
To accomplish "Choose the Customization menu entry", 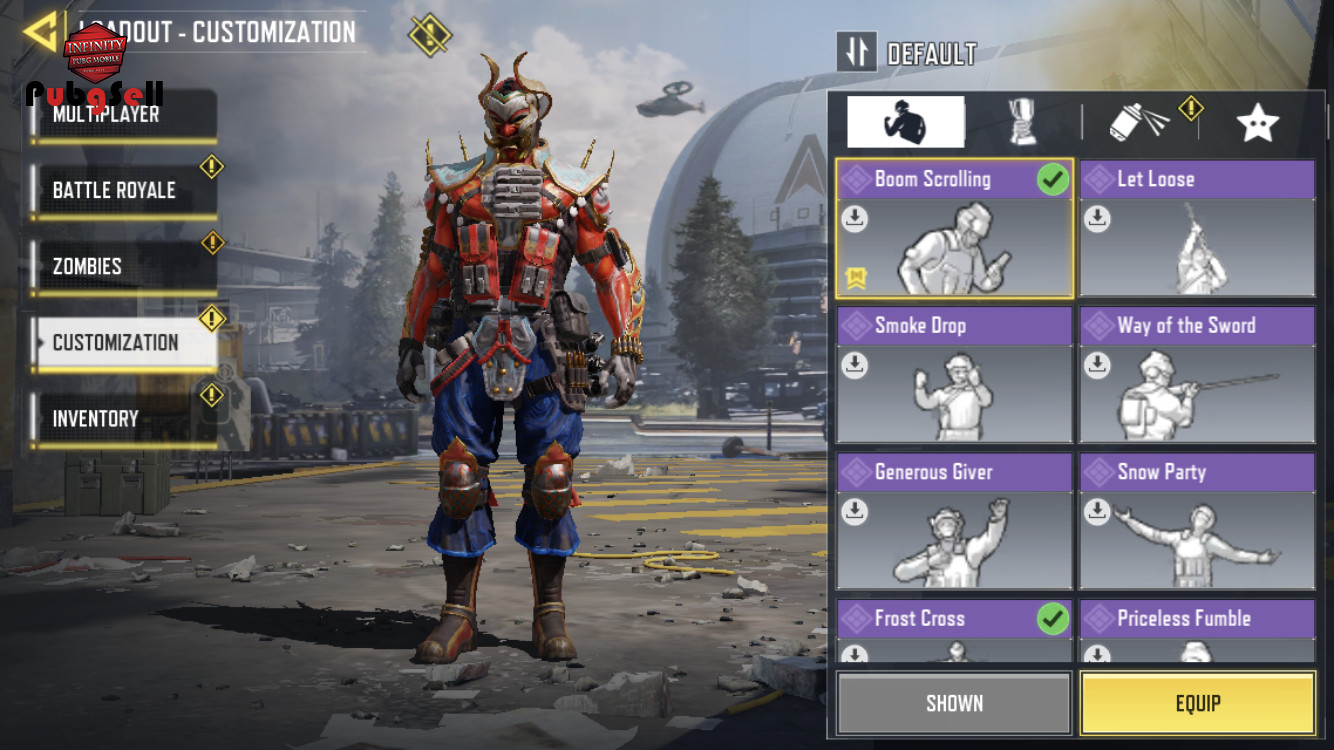I will pyautogui.click(x=124, y=342).
